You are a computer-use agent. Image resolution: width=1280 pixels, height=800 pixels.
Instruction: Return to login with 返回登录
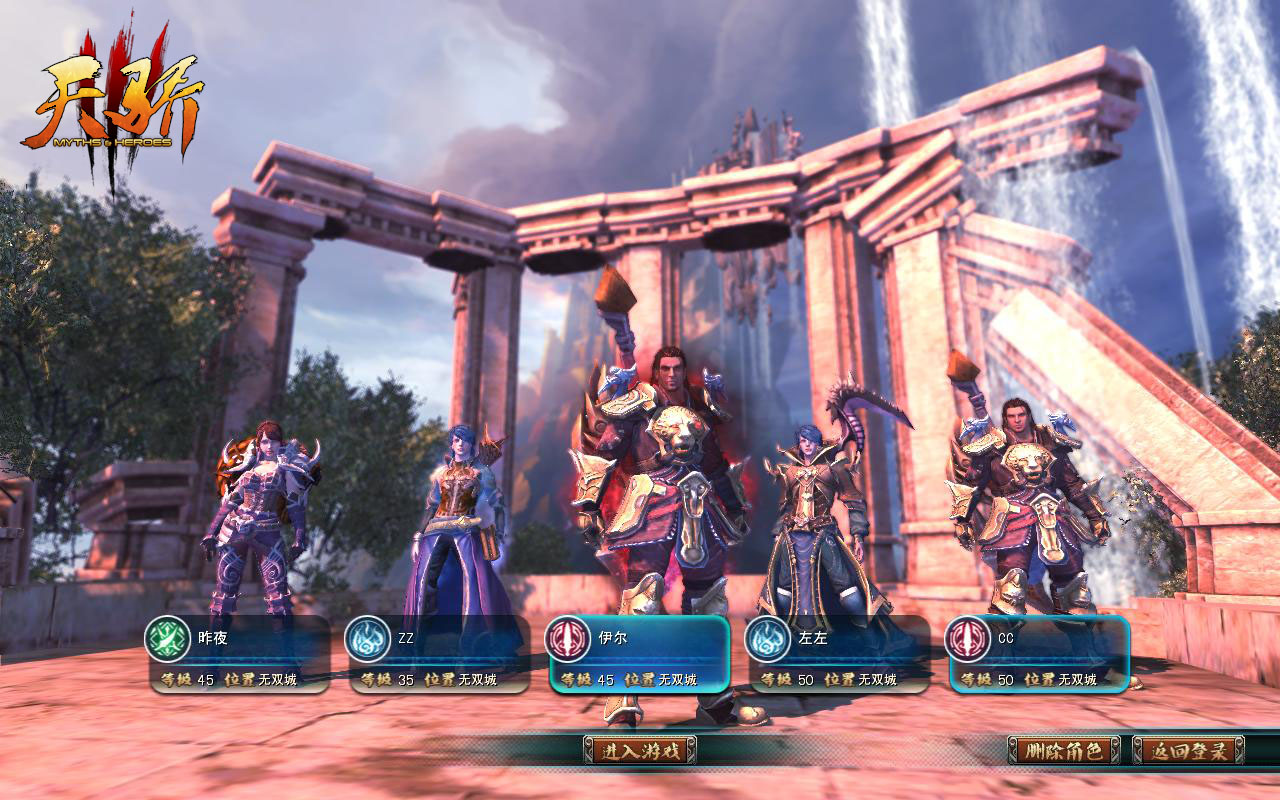click(x=1188, y=750)
